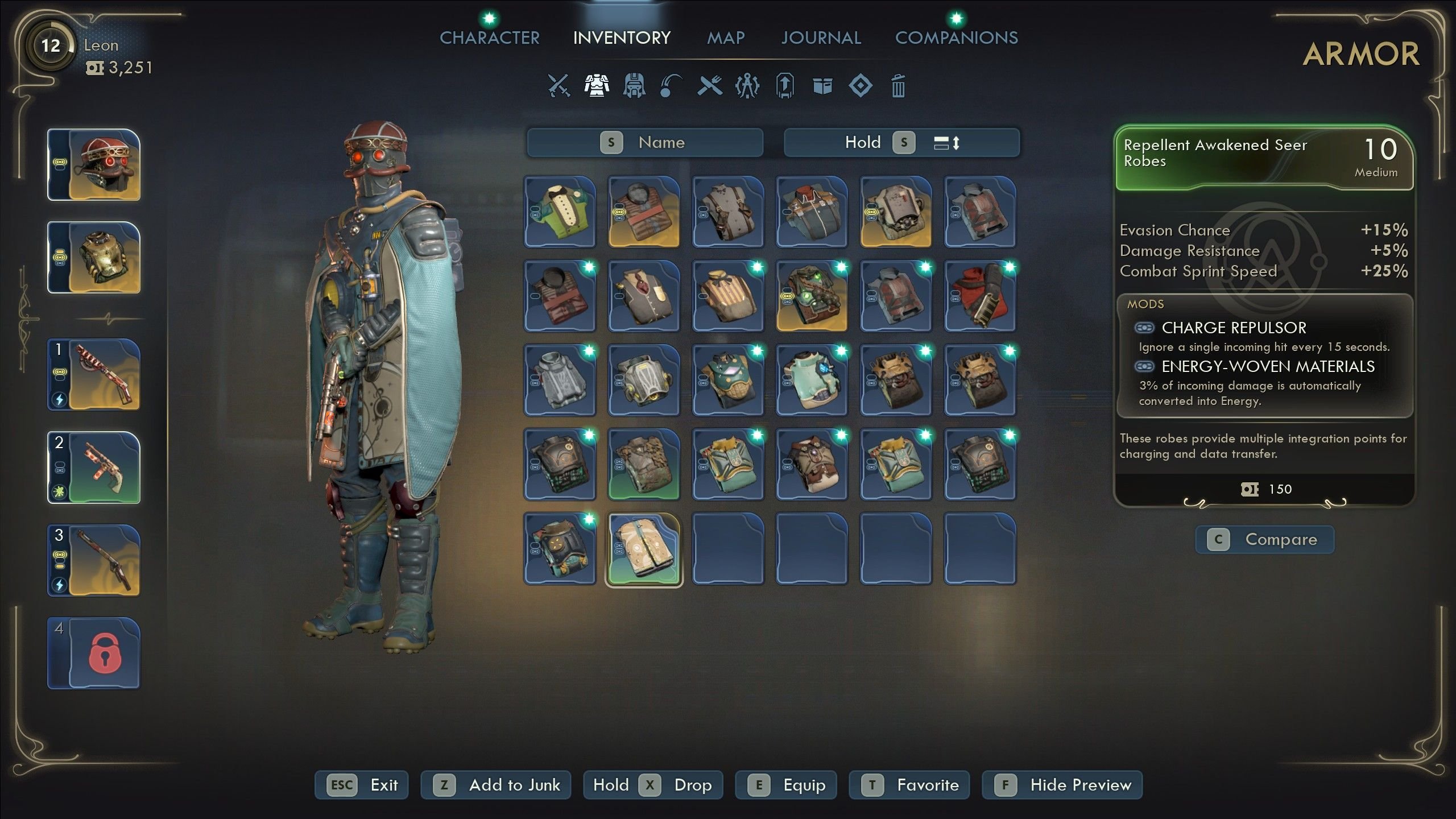
Task: Go to the Journal tab
Action: tap(821, 38)
